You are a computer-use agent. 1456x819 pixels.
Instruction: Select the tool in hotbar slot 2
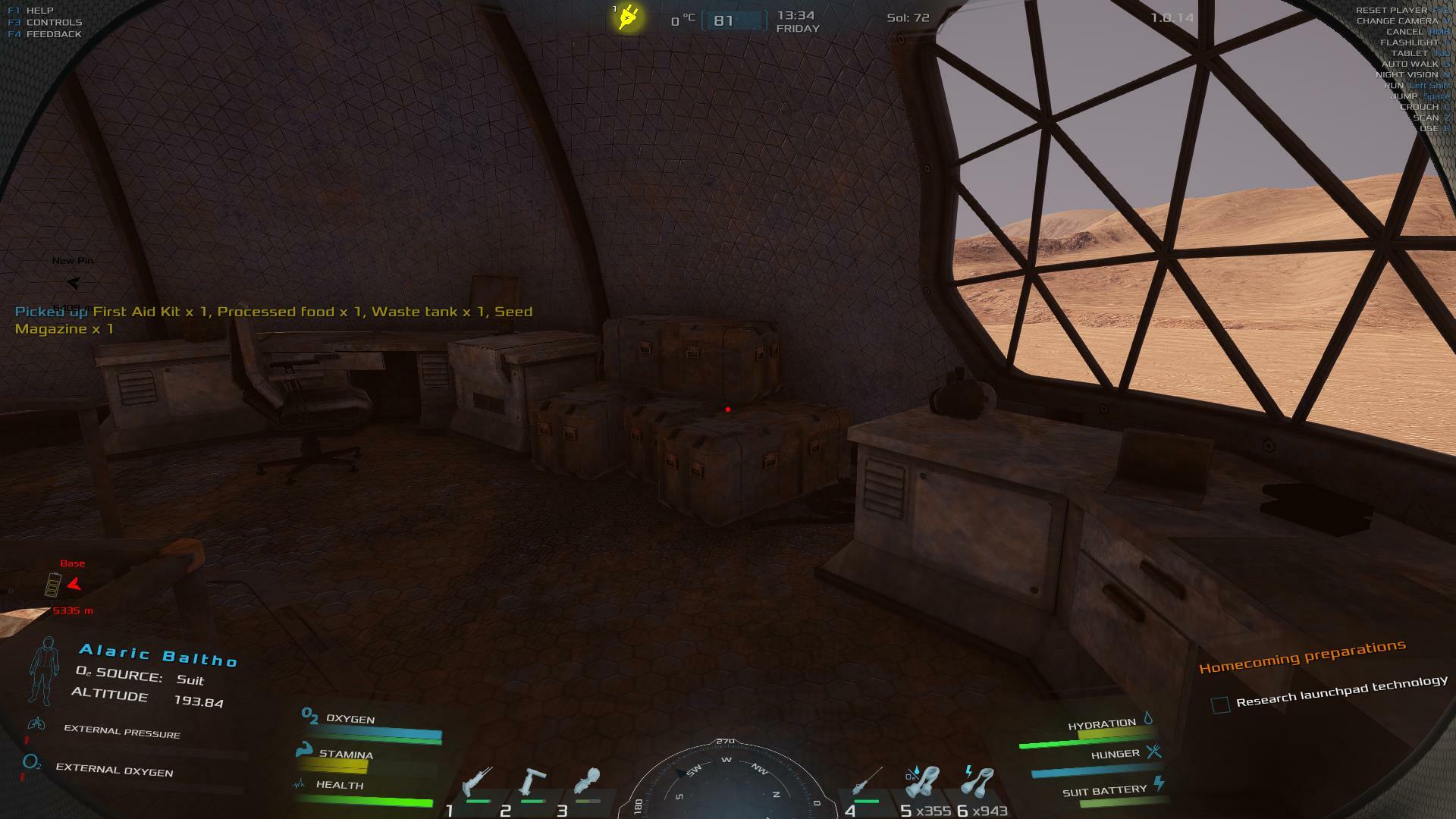coord(533,784)
